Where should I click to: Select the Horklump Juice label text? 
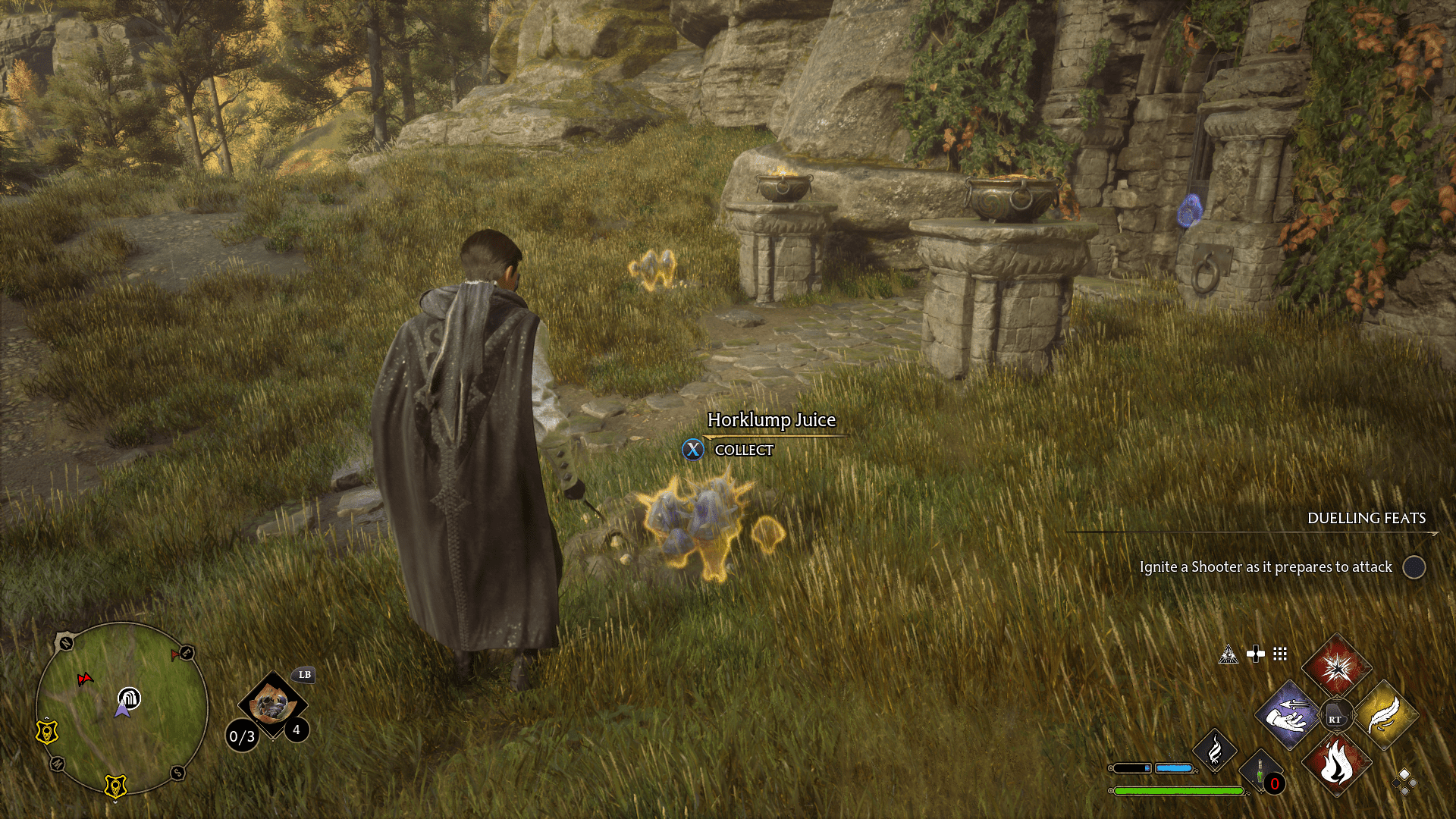[770, 419]
